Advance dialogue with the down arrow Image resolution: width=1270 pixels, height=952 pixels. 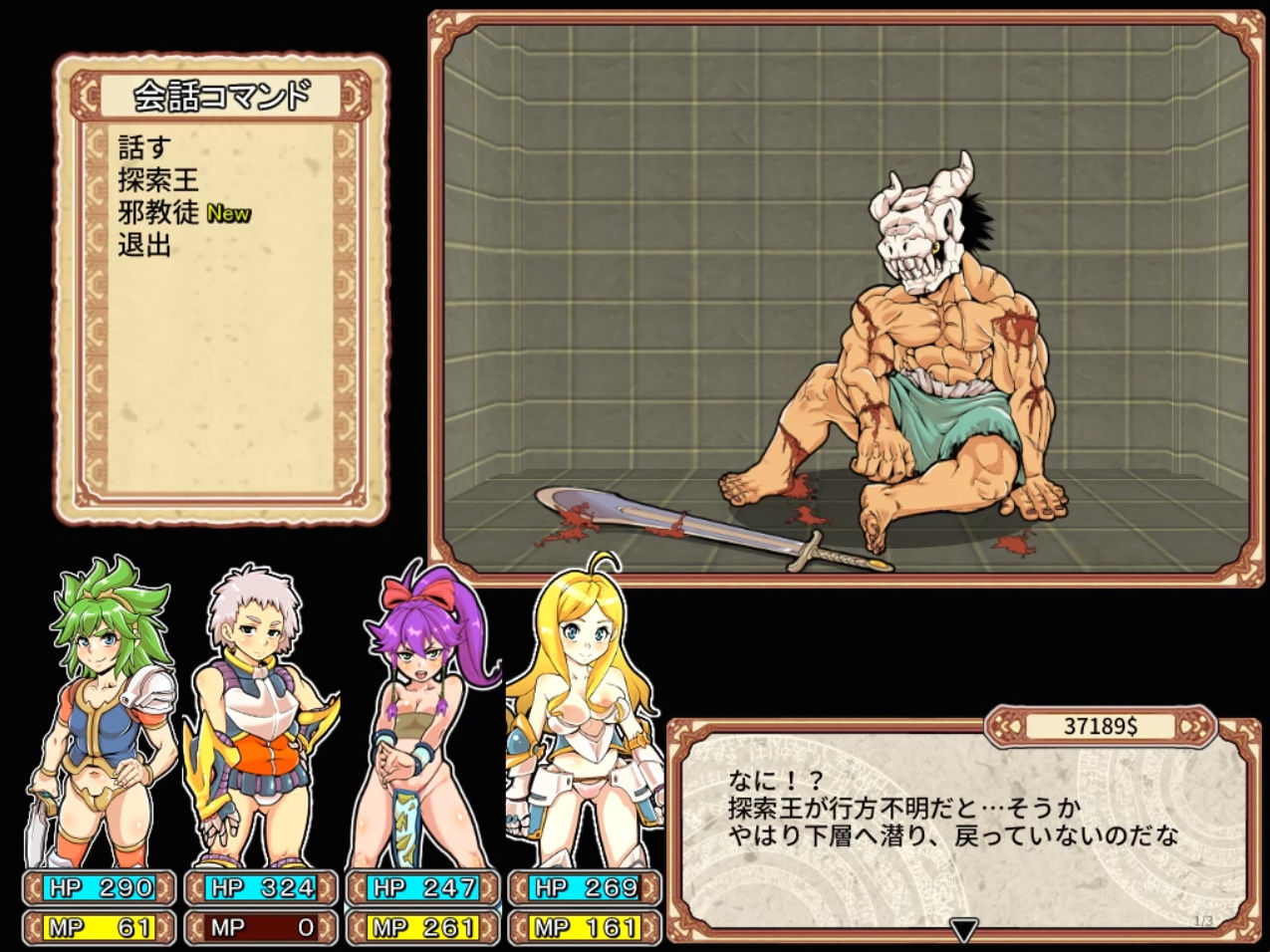tap(962, 931)
